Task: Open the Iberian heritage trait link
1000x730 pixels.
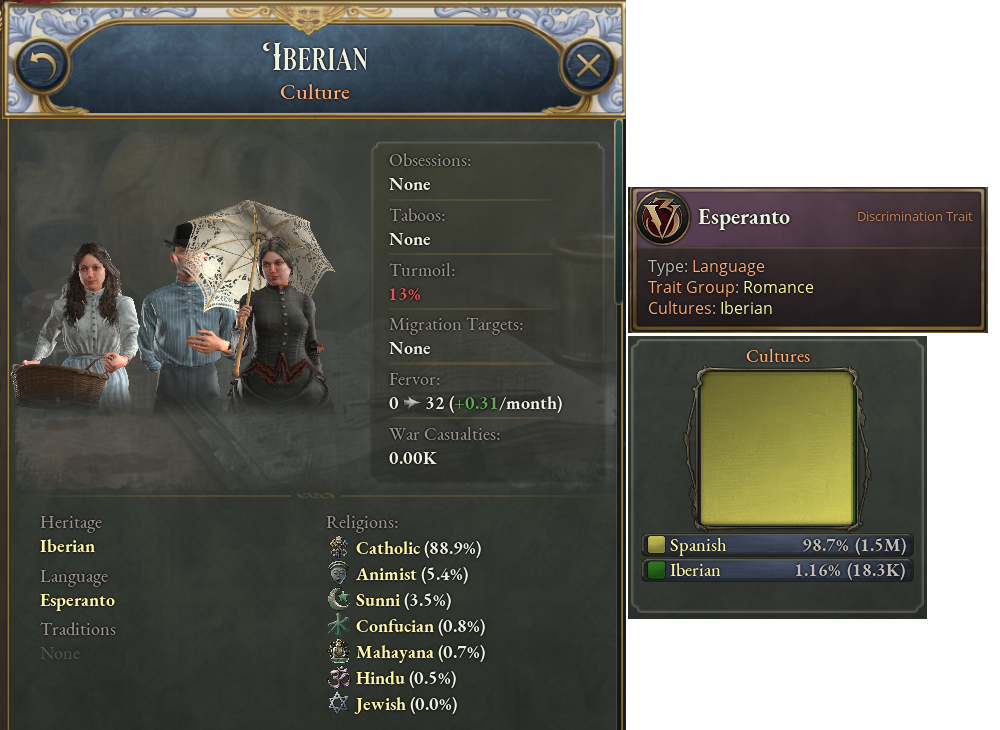Action: tap(67, 547)
